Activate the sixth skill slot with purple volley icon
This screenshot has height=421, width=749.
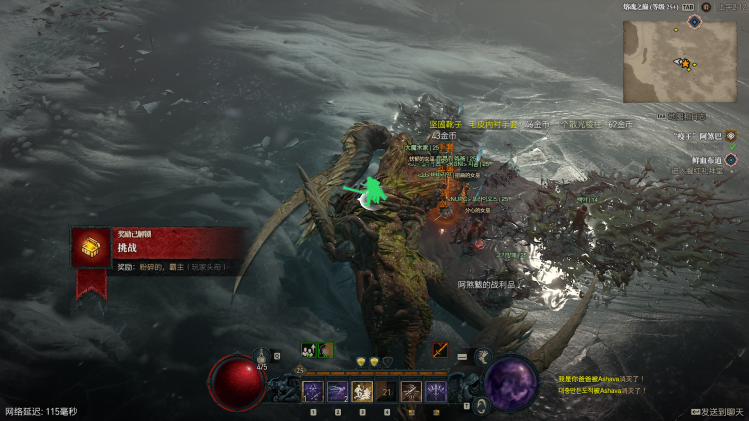[436, 392]
